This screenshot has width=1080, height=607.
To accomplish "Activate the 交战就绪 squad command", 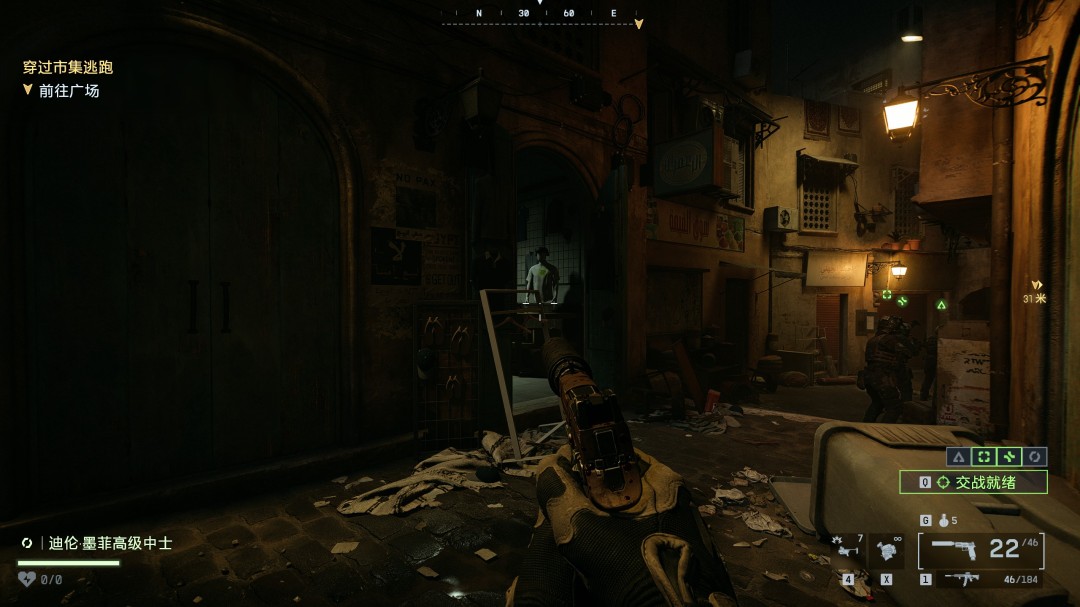I will coord(973,482).
